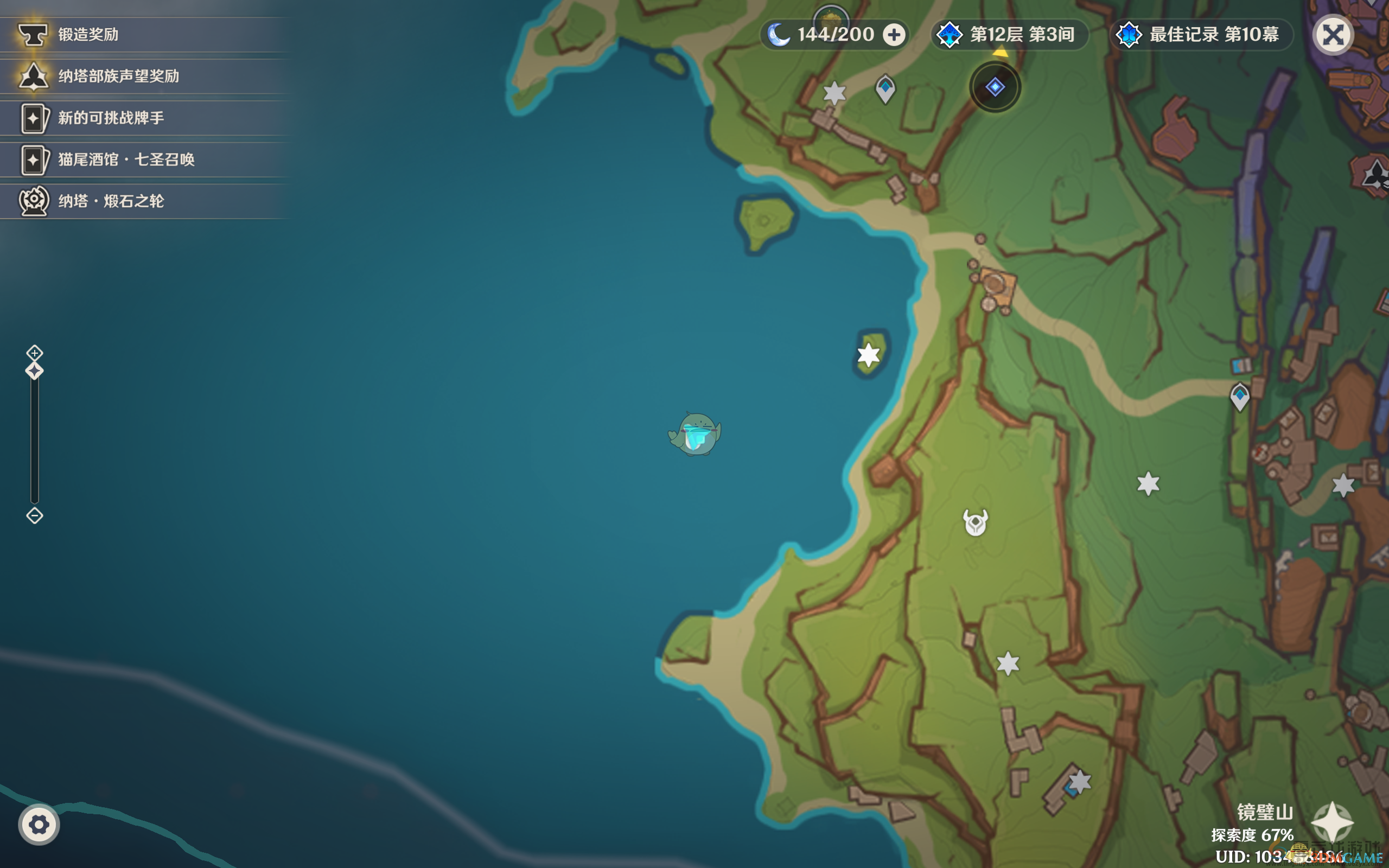The width and height of the screenshot is (1389, 868).
Task: Open the 镜璧山 region selector star
Action: pos(1332,822)
